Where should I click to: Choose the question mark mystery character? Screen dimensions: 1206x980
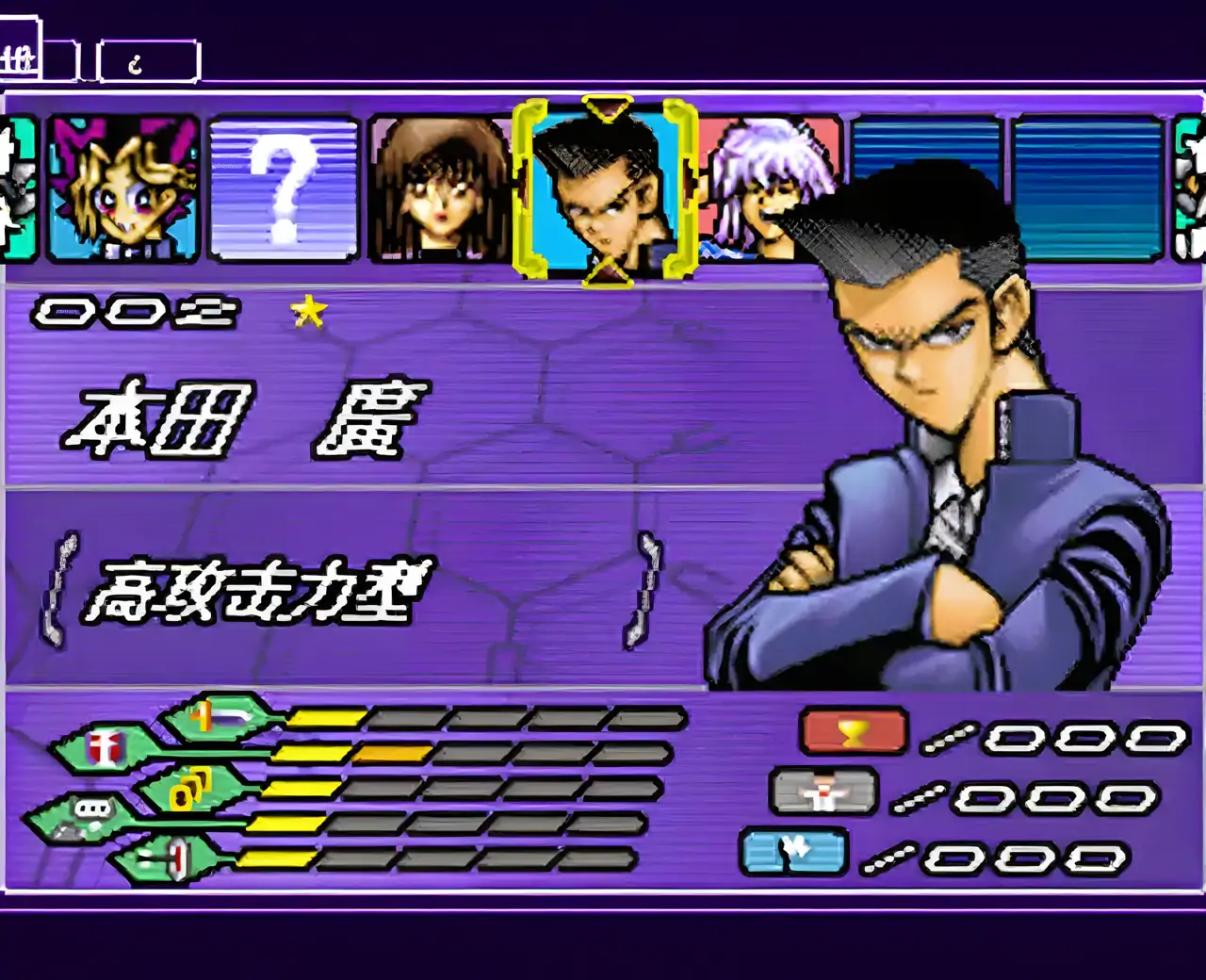click(x=284, y=188)
